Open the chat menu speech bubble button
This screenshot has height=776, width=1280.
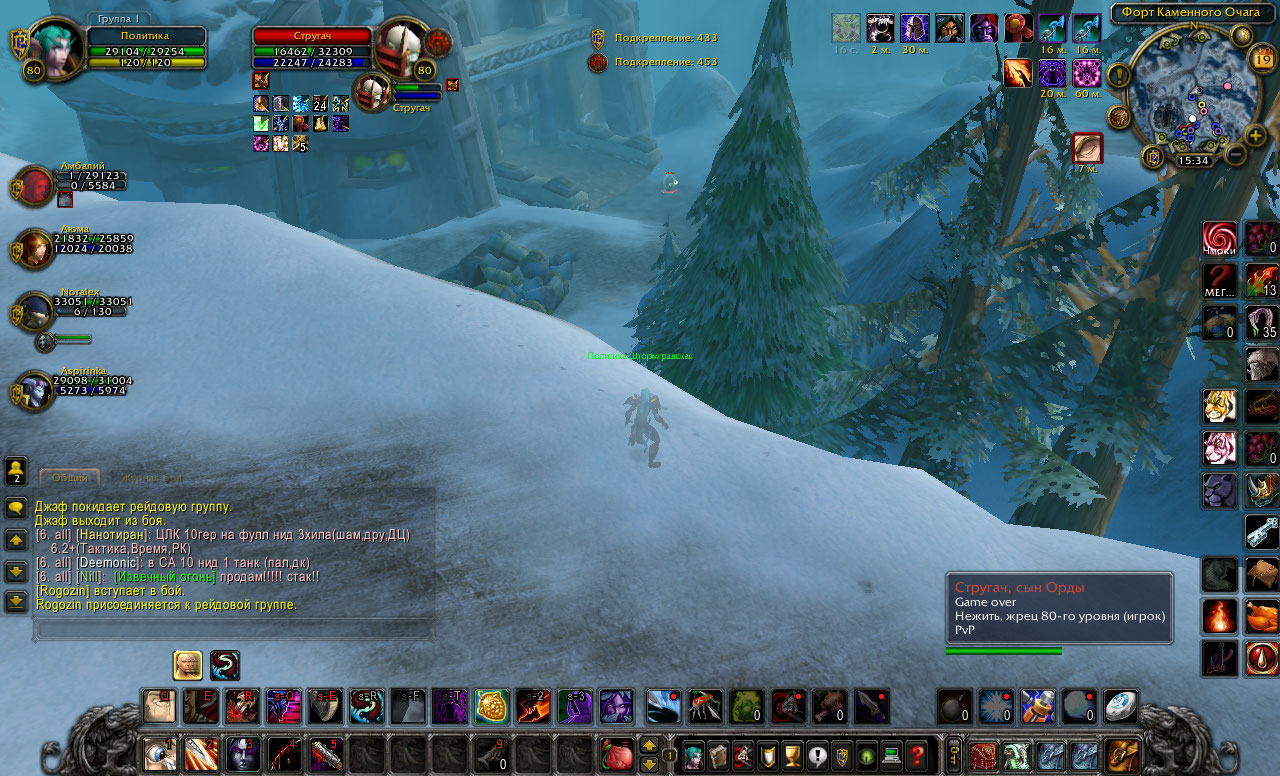tap(16, 508)
